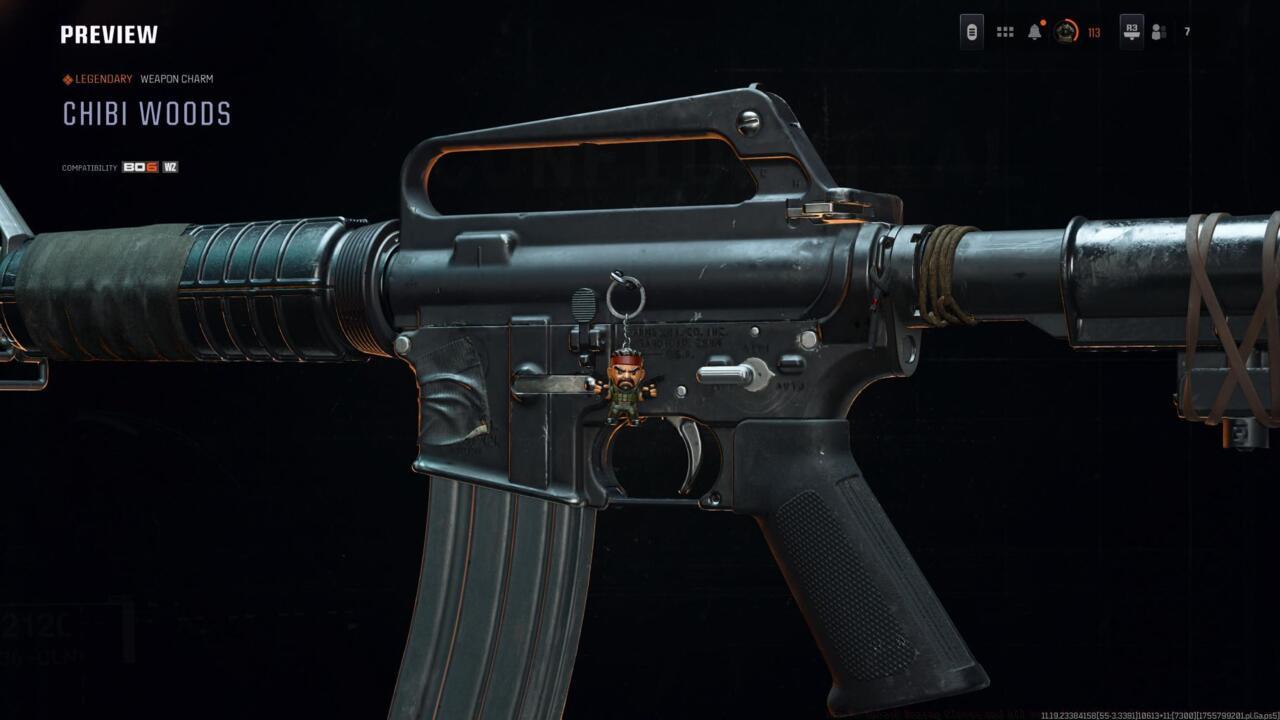Image resolution: width=1280 pixels, height=720 pixels.
Task: Click the notification alert dot on bell
Action: 1043,22
